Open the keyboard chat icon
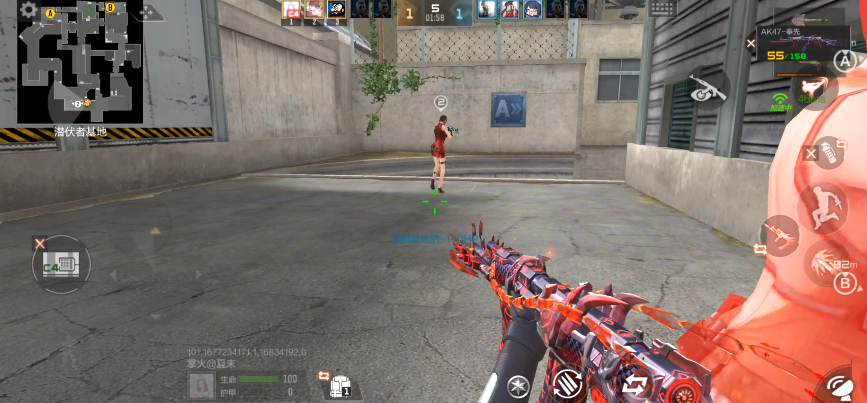The height and width of the screenshot is (403, 867). tap(662, 8)
